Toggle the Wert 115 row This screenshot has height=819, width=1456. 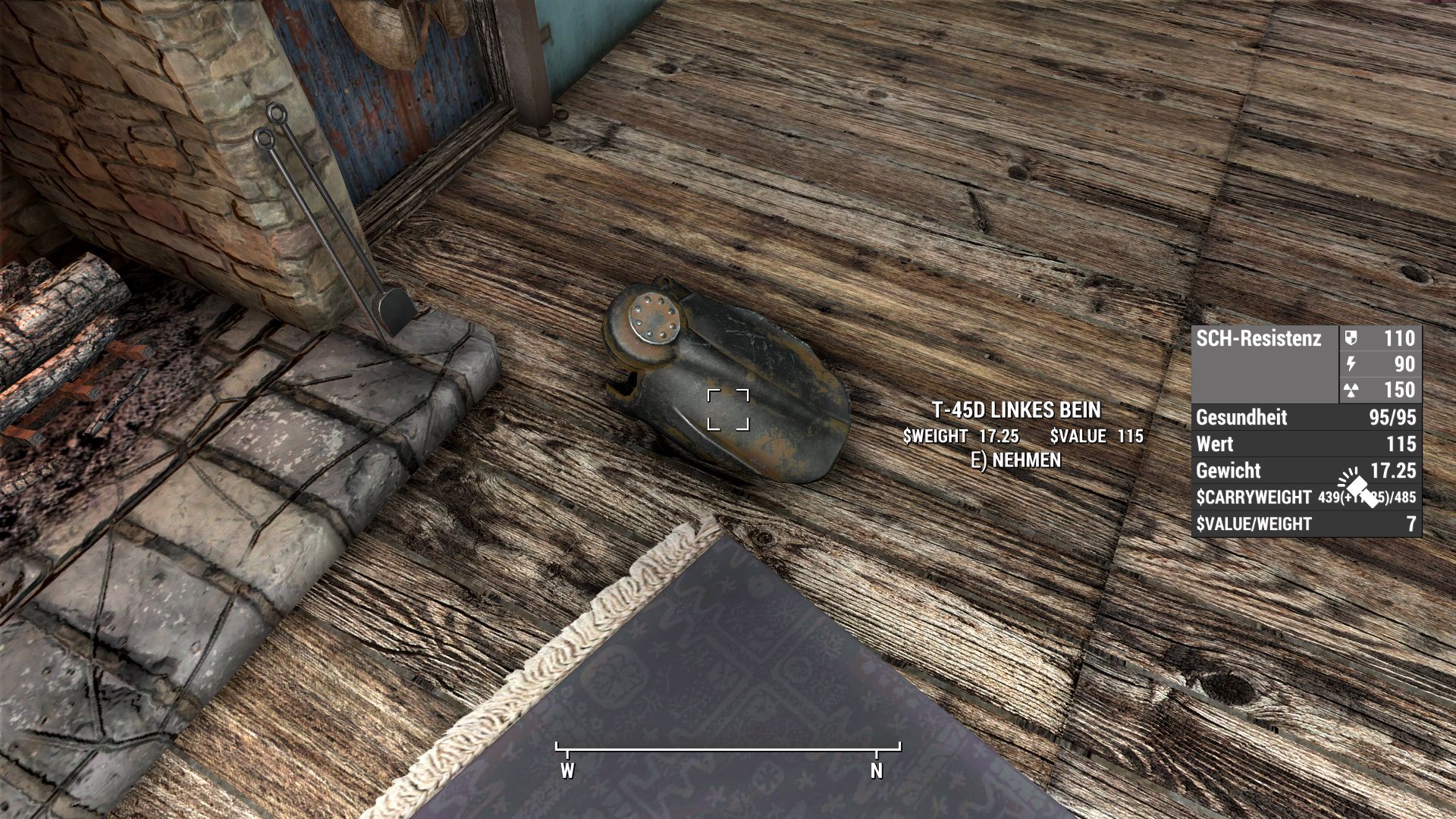(x=1308, y=444)
